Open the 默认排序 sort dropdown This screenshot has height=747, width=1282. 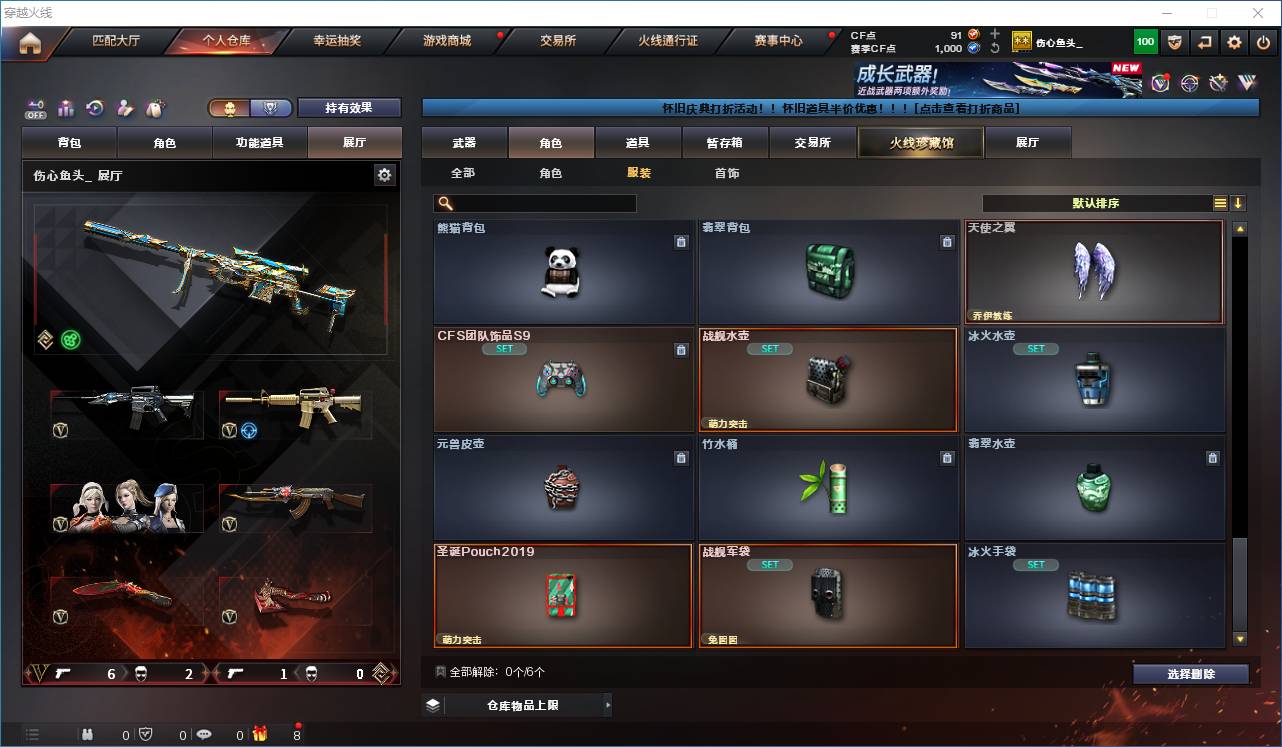[1096, 203]
